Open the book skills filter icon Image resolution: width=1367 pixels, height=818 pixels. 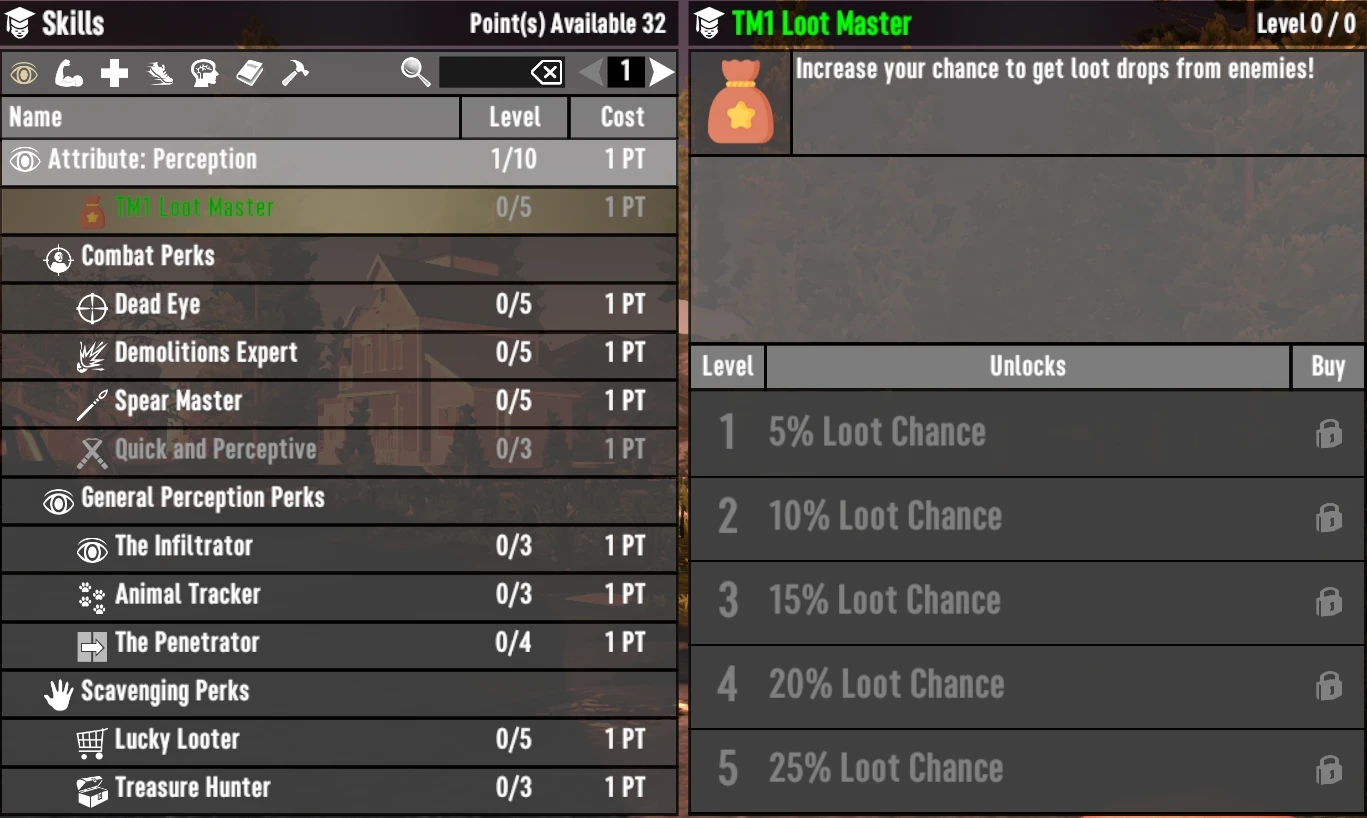point(250,73)
